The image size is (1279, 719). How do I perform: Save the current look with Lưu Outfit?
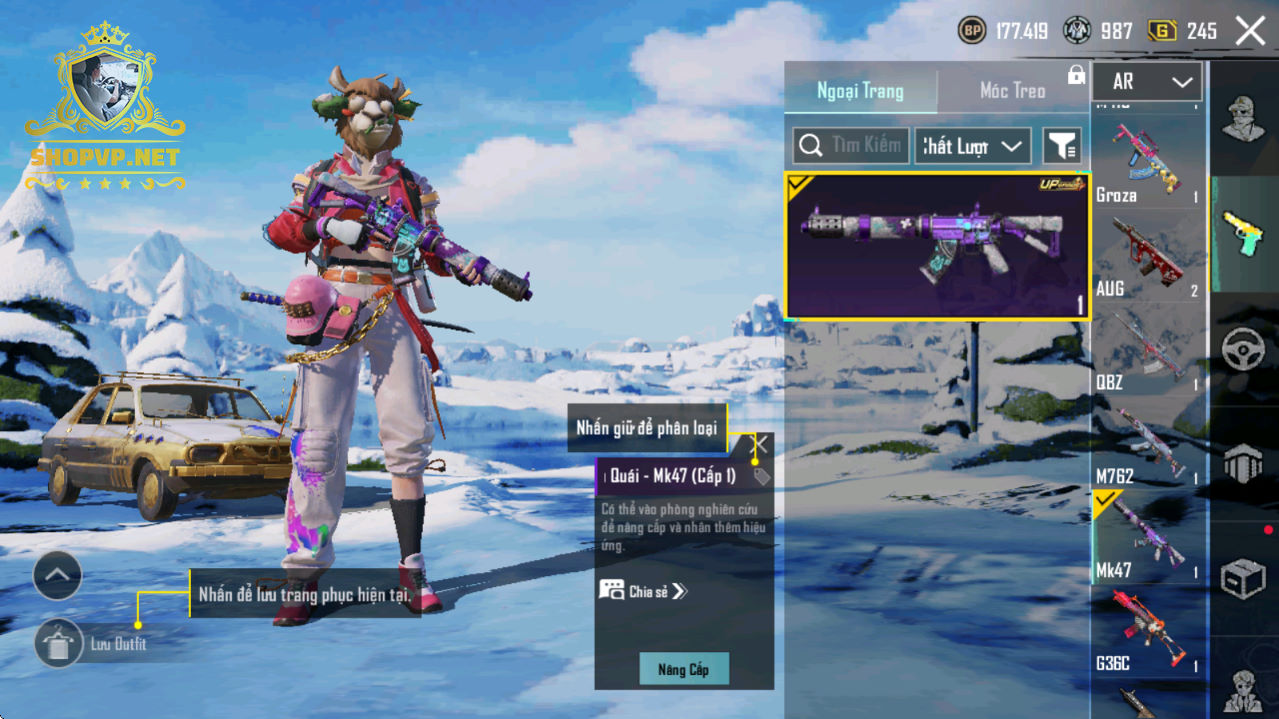[58, 643]
